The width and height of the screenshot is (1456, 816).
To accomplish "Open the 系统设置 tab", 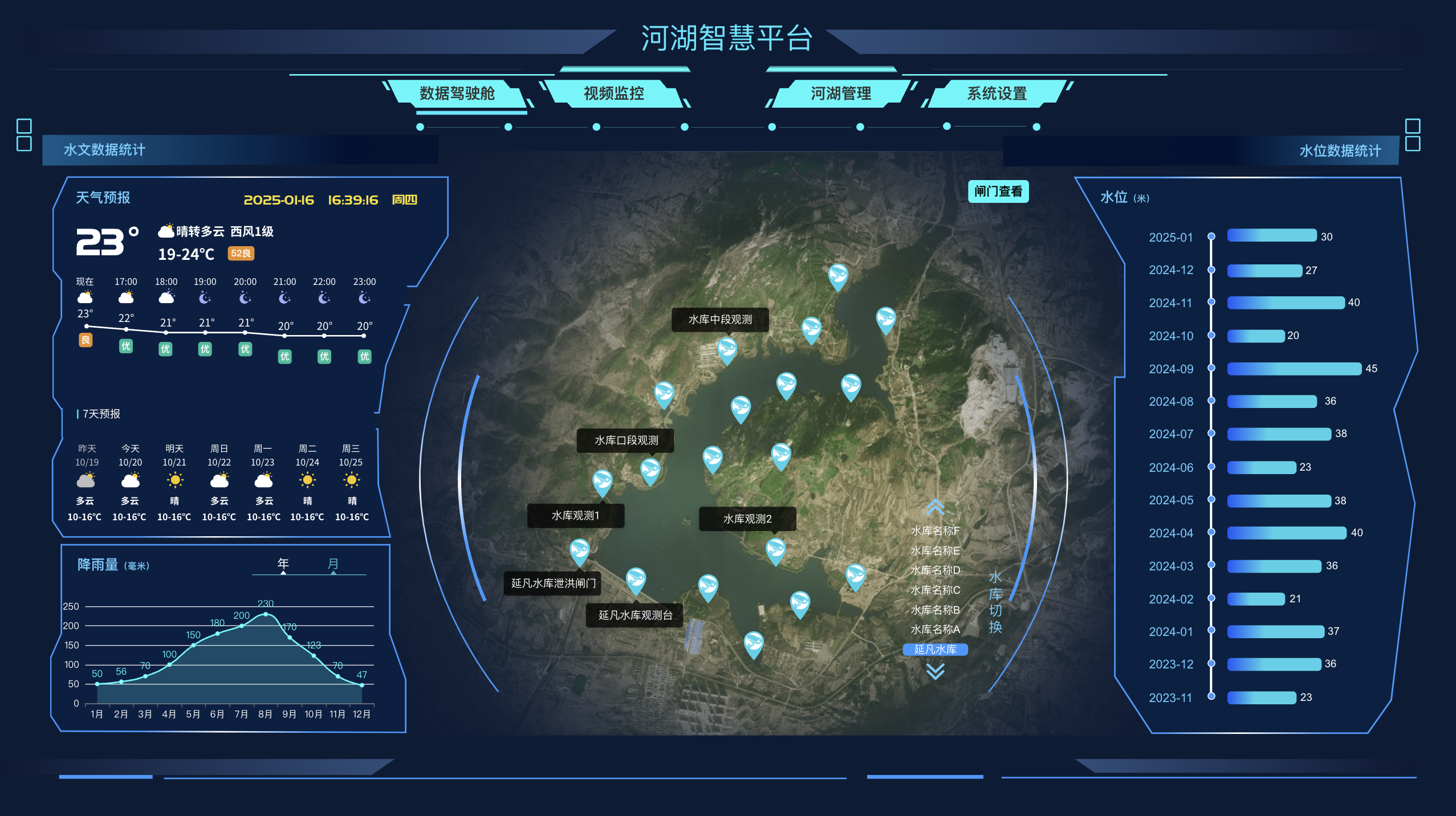I will [x=996, y=95].
